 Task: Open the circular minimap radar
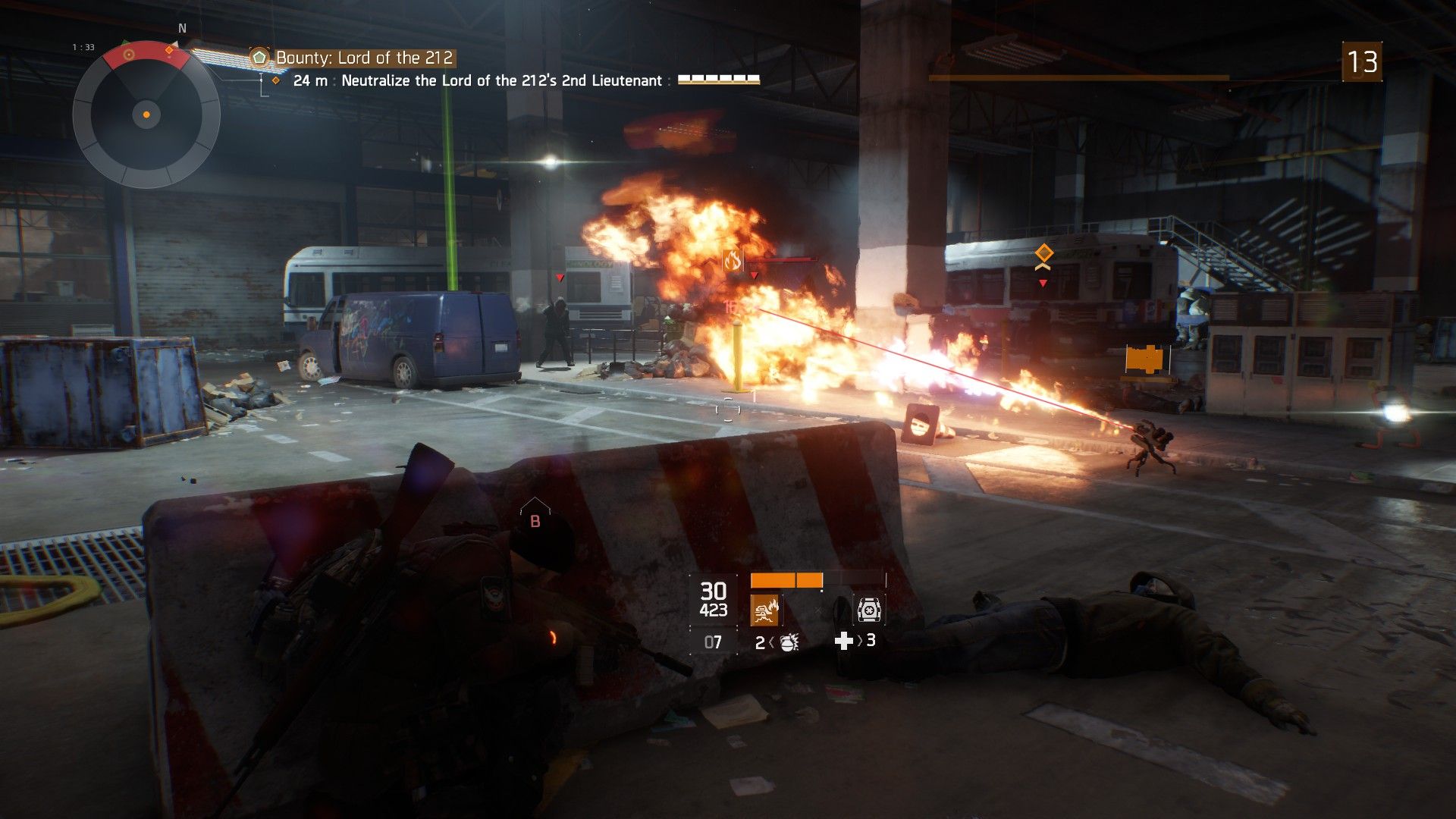[x=146, y=115]
